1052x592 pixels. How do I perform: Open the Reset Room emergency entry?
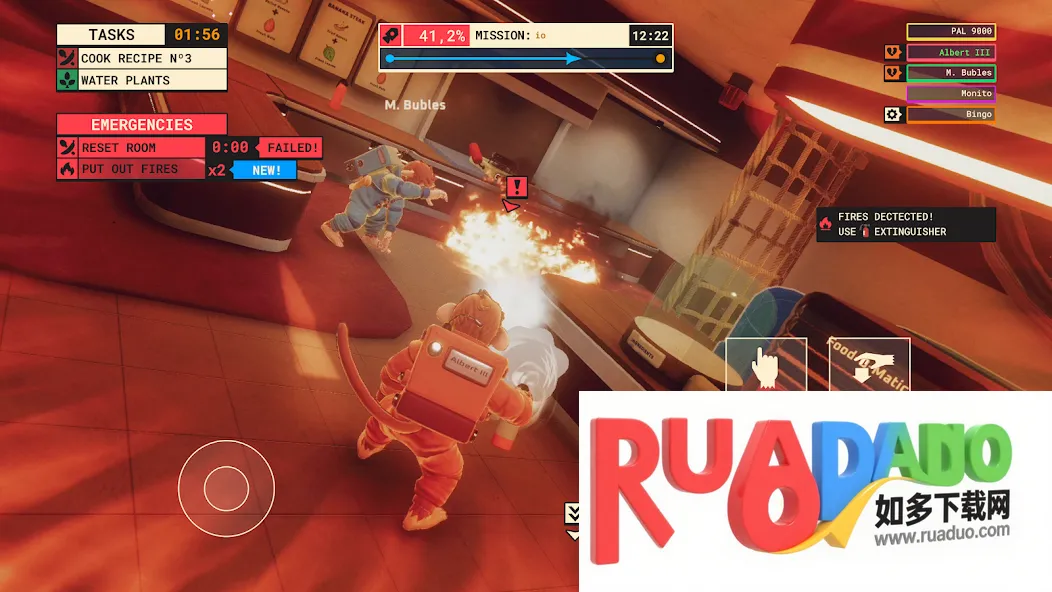pyautogui.click(x=142, y=148)
